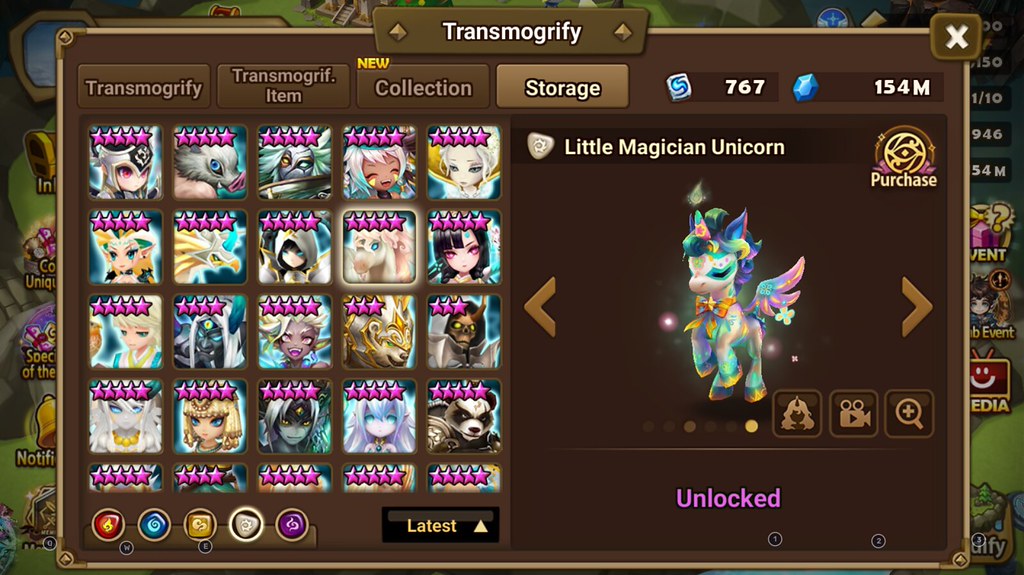Screen dimensions: 1024x575
Task: Show the previous transmog with left arrow
Action: pos(540,307)
